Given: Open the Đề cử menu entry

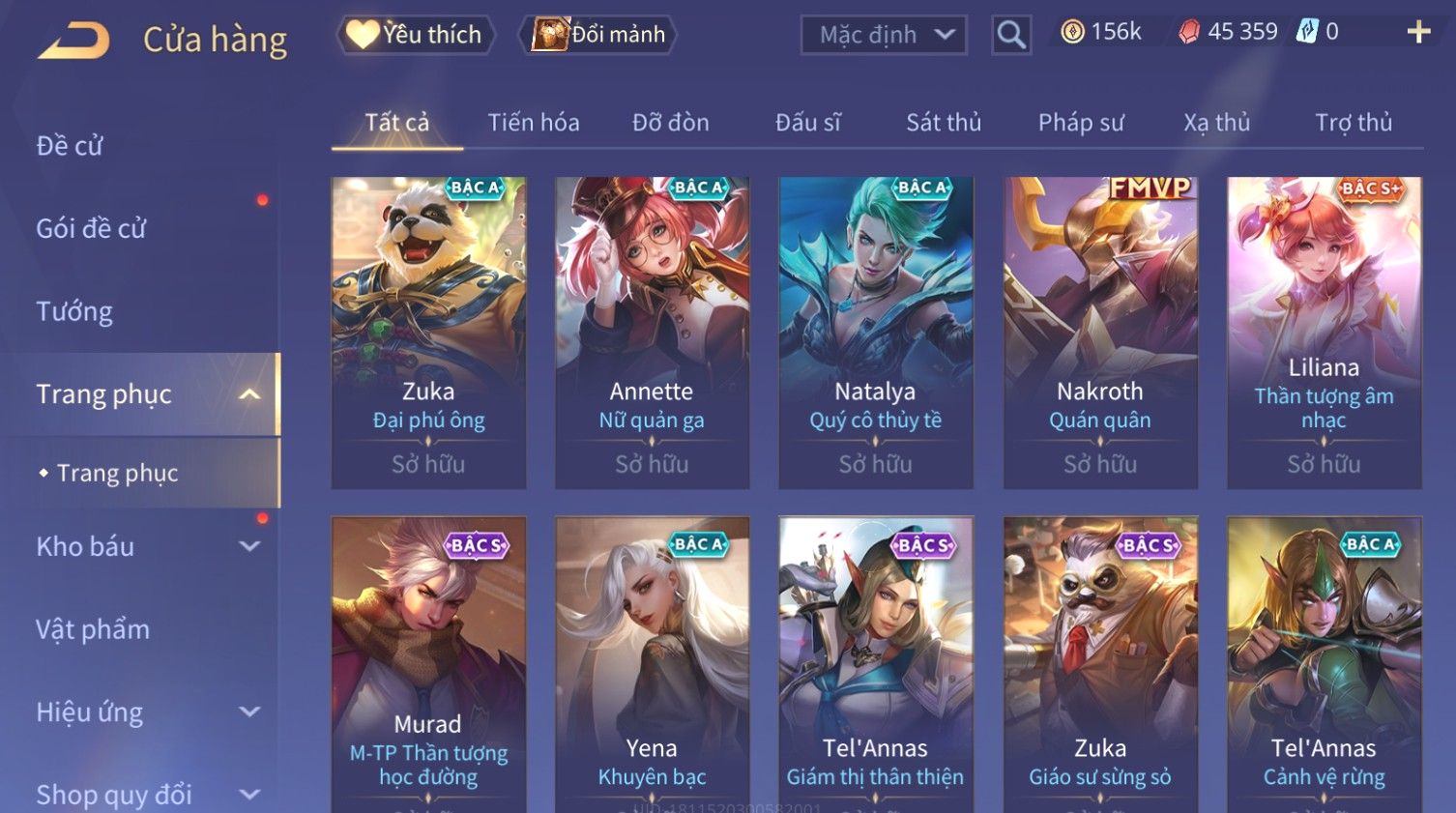Looking at the screenshot, I should coord(70,146).
